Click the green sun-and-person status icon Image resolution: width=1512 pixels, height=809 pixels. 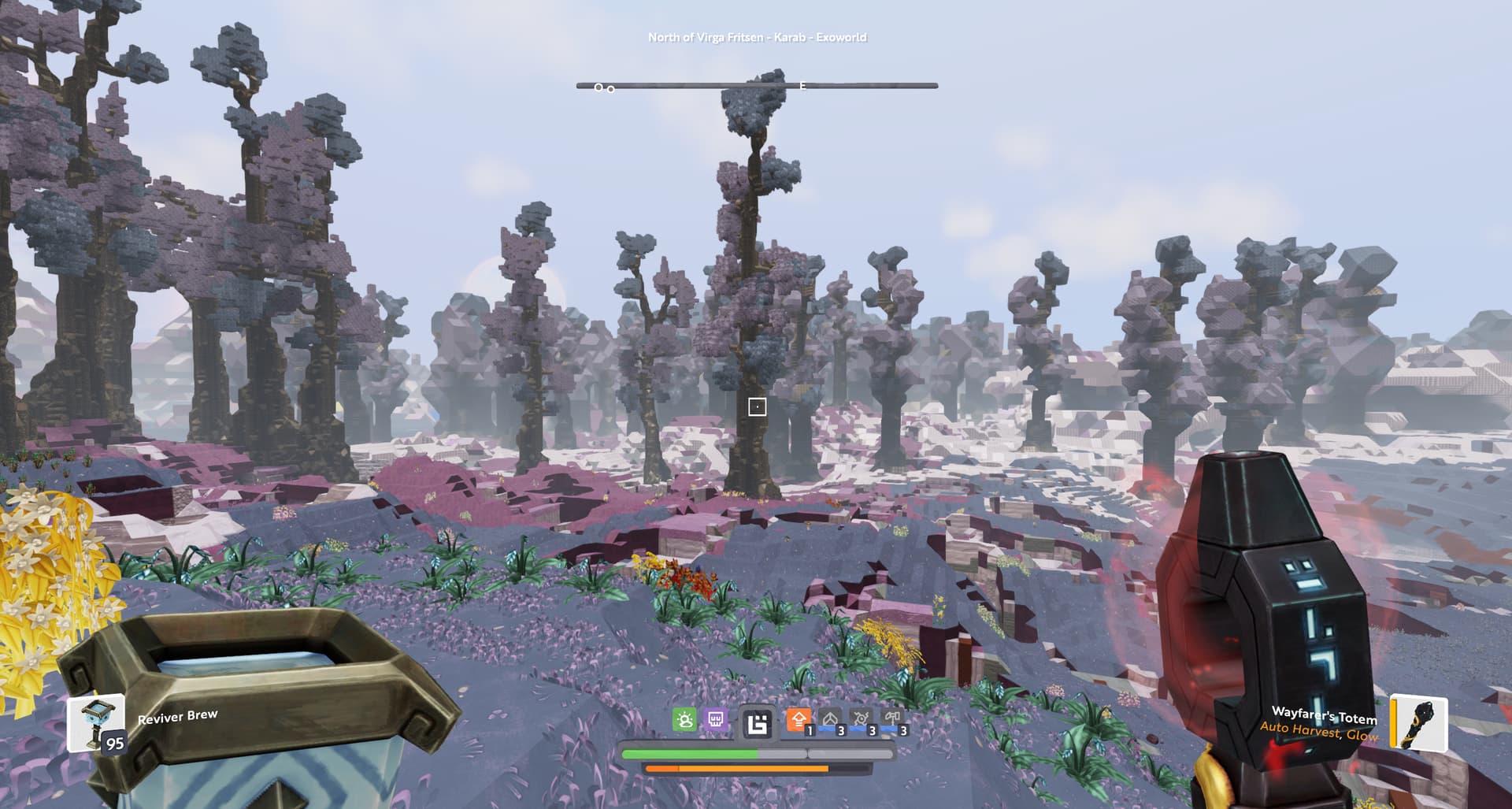(x=684, y=719)
